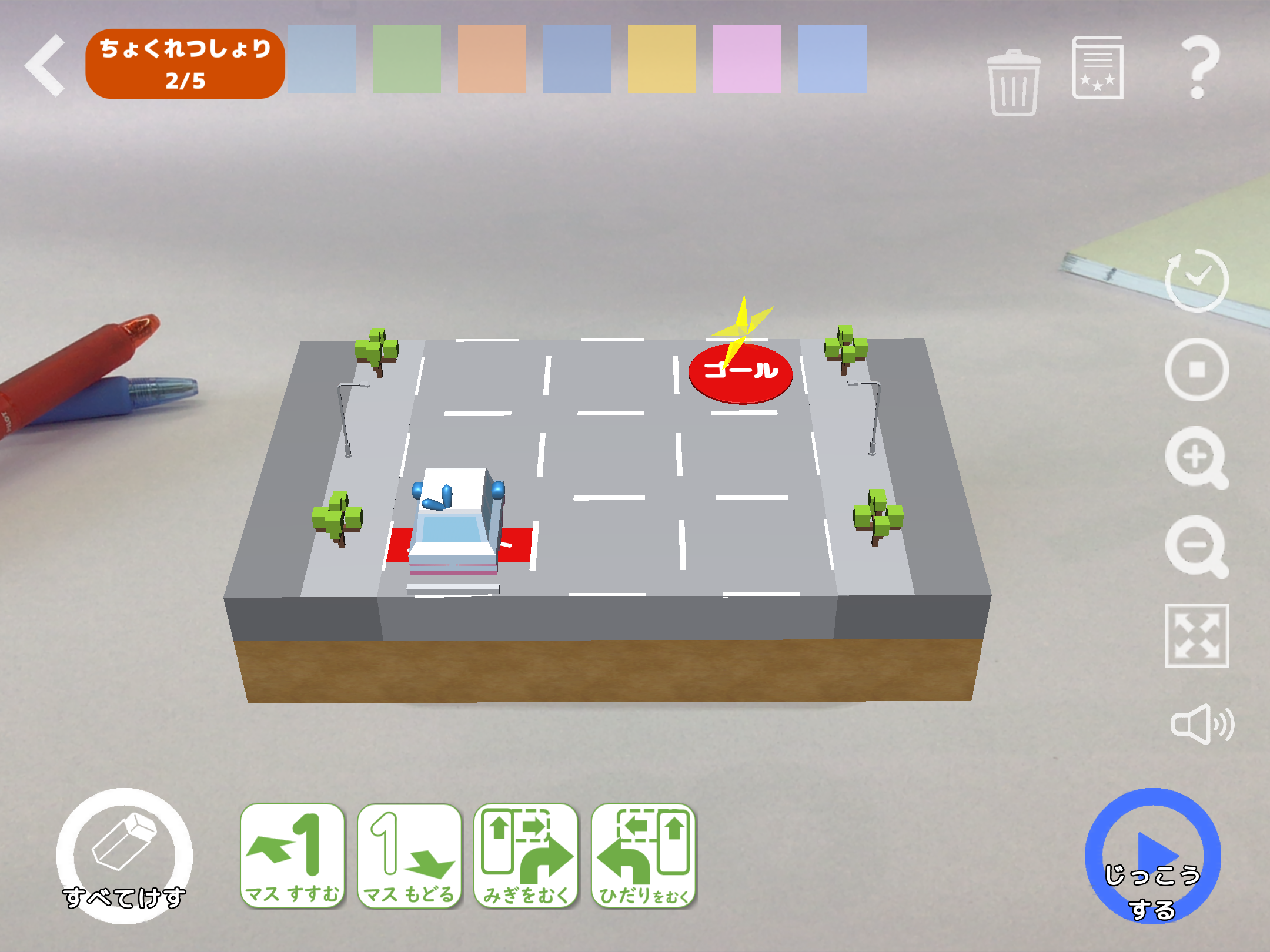Open the trash can icon
The width and height of the screenshot is (1270, 952).
click(x=1014, y=83)
